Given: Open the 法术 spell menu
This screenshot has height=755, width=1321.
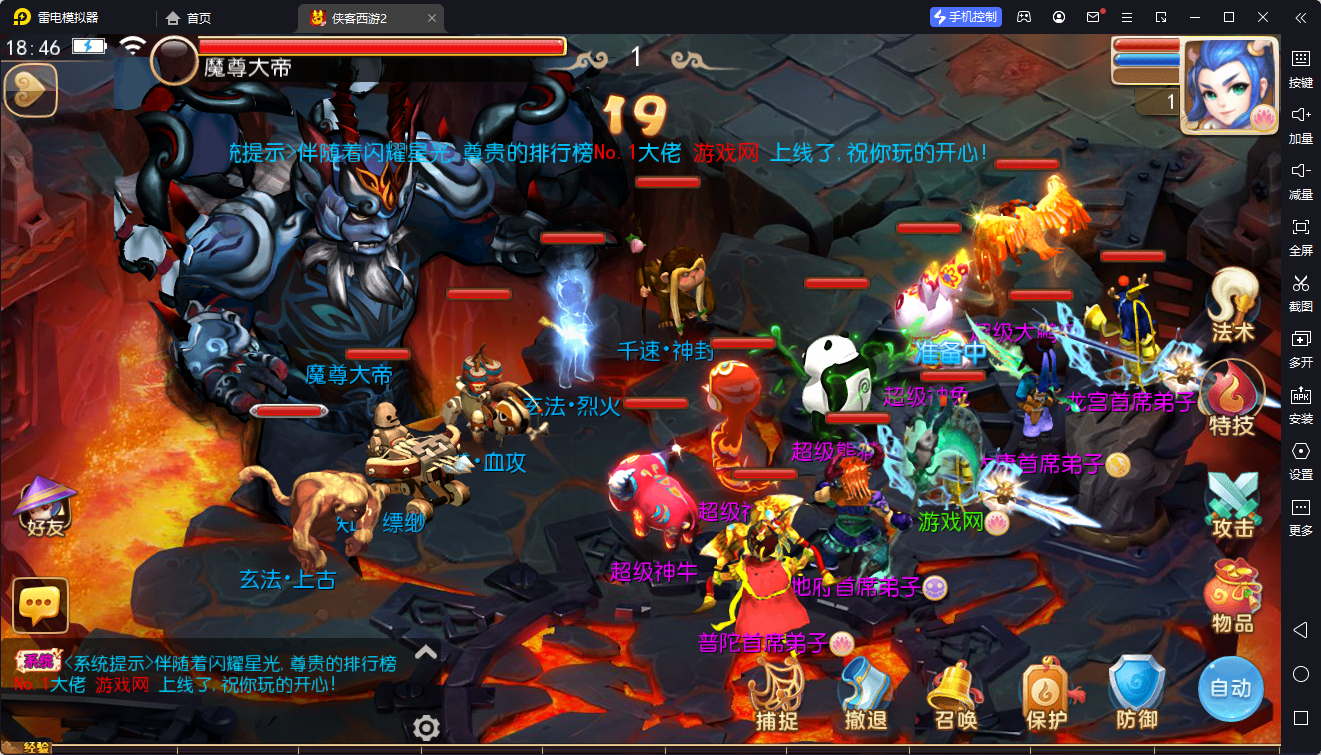Looking at the screenshot, I should click(x=1232, y=305).
